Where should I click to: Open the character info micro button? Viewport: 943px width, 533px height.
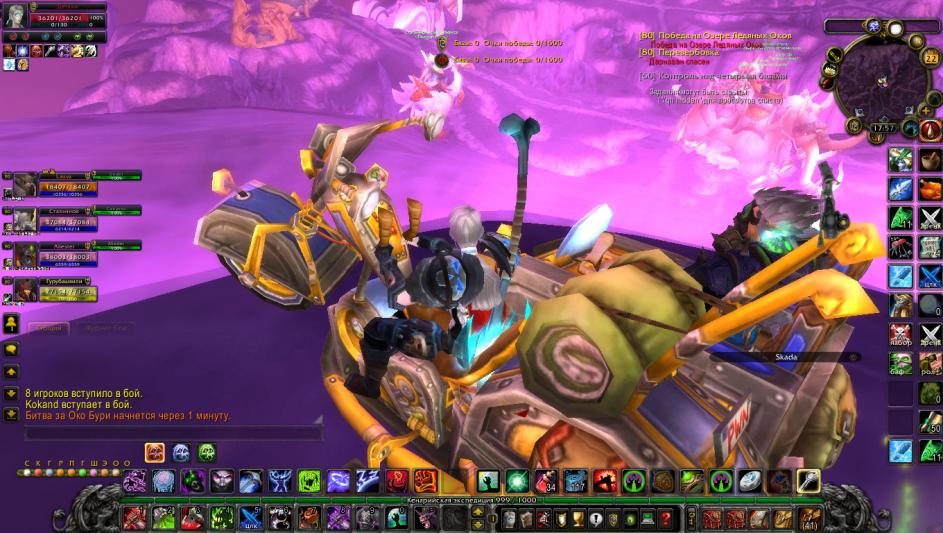pos(508,518)
